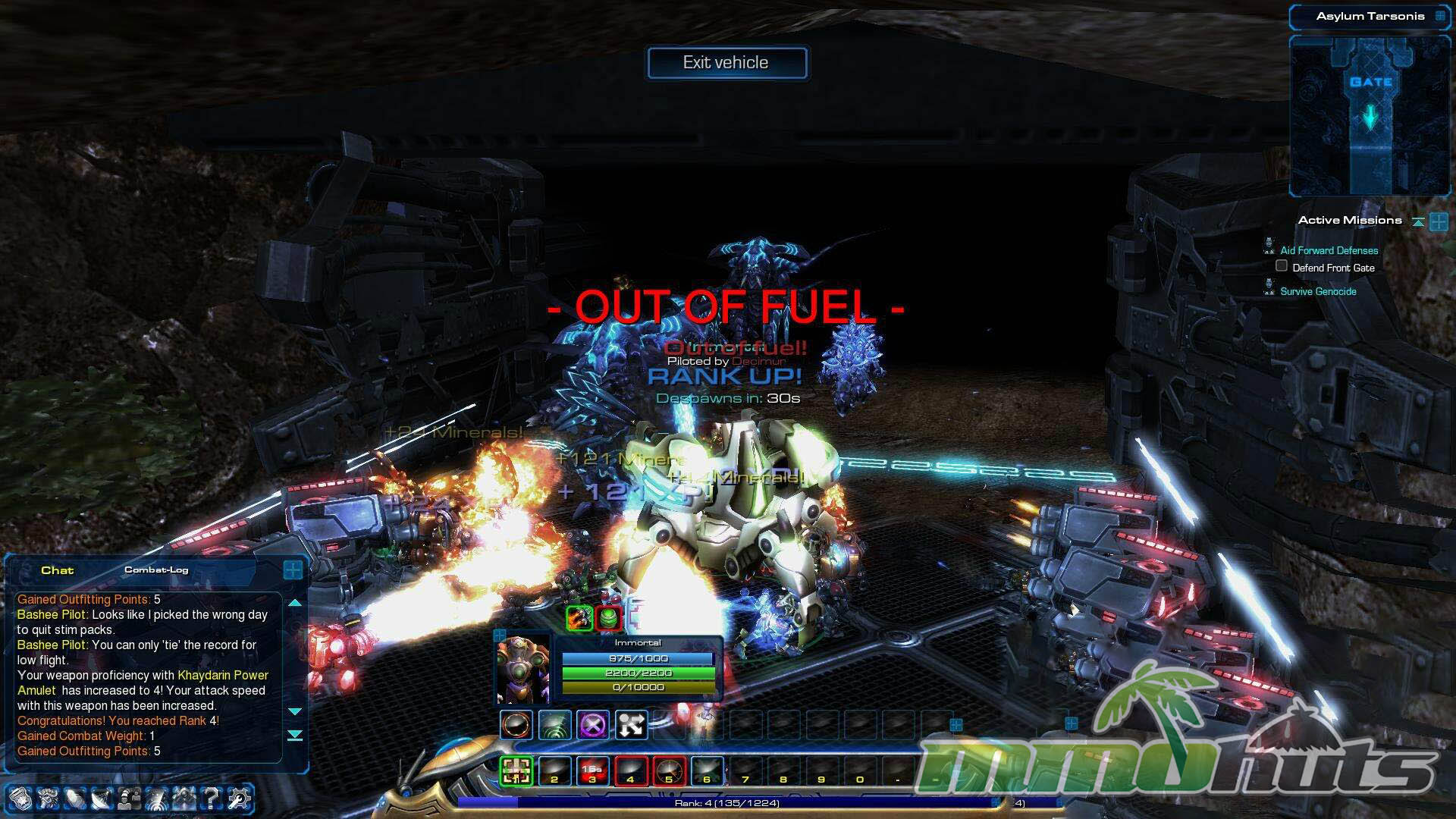
Task: Select hotbar slot 3 on cooldown
Action: pos(592,770)
